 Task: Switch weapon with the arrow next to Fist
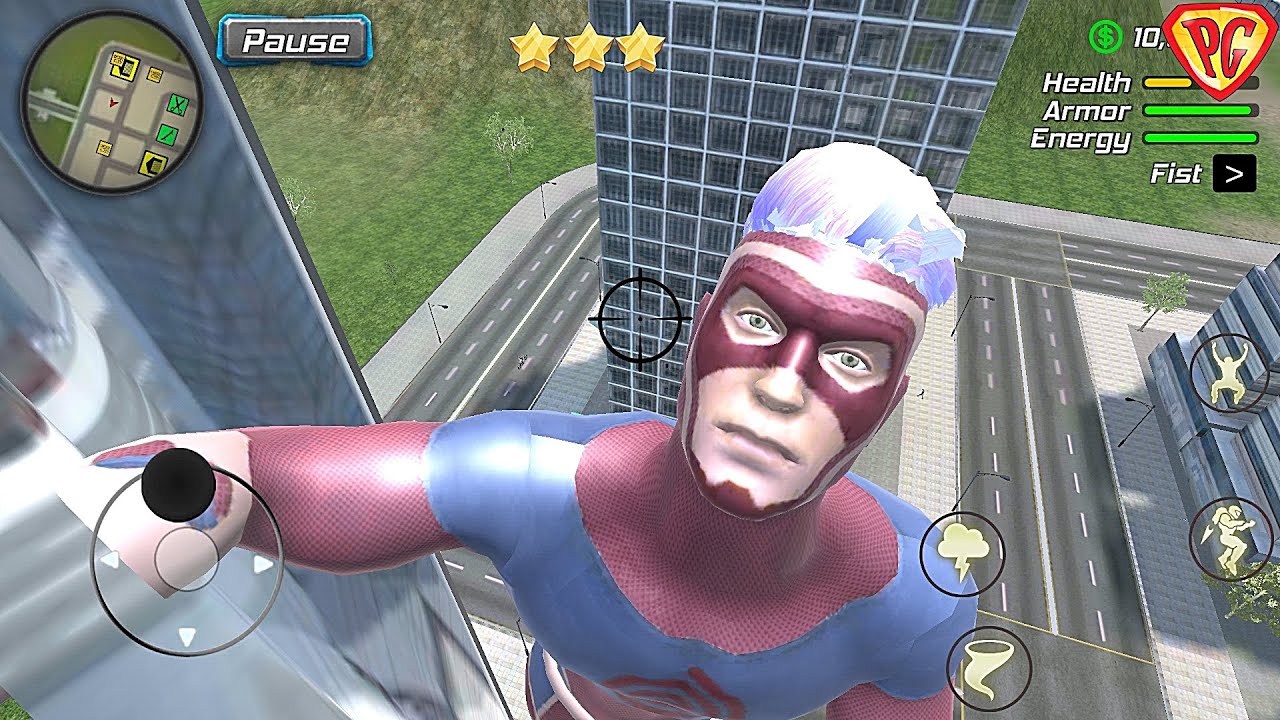(x=1234, y=174)
